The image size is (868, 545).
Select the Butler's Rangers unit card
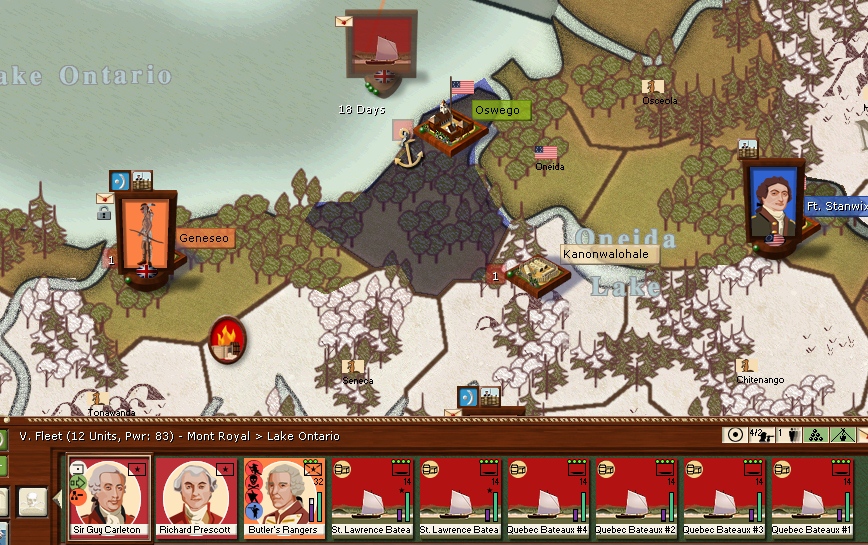click(x=284, y=498)
